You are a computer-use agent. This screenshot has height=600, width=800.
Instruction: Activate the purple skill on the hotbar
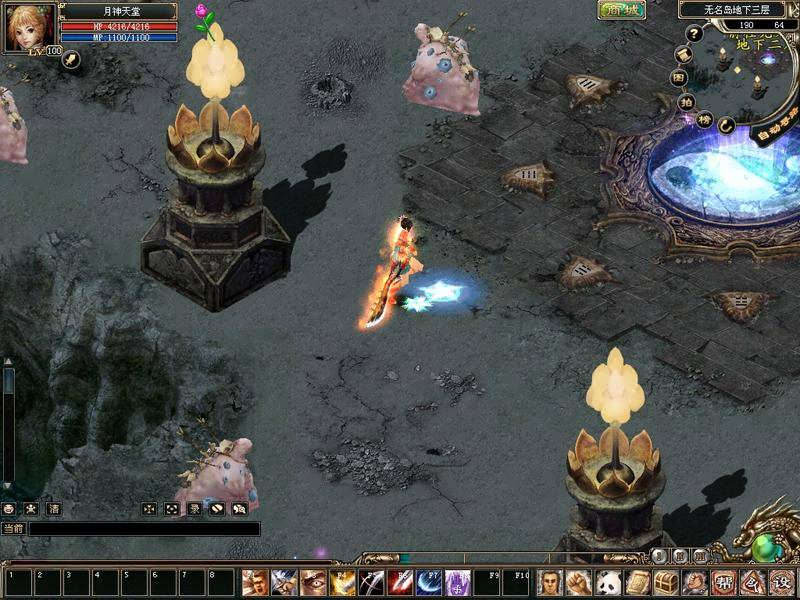[x=459, y=582]
